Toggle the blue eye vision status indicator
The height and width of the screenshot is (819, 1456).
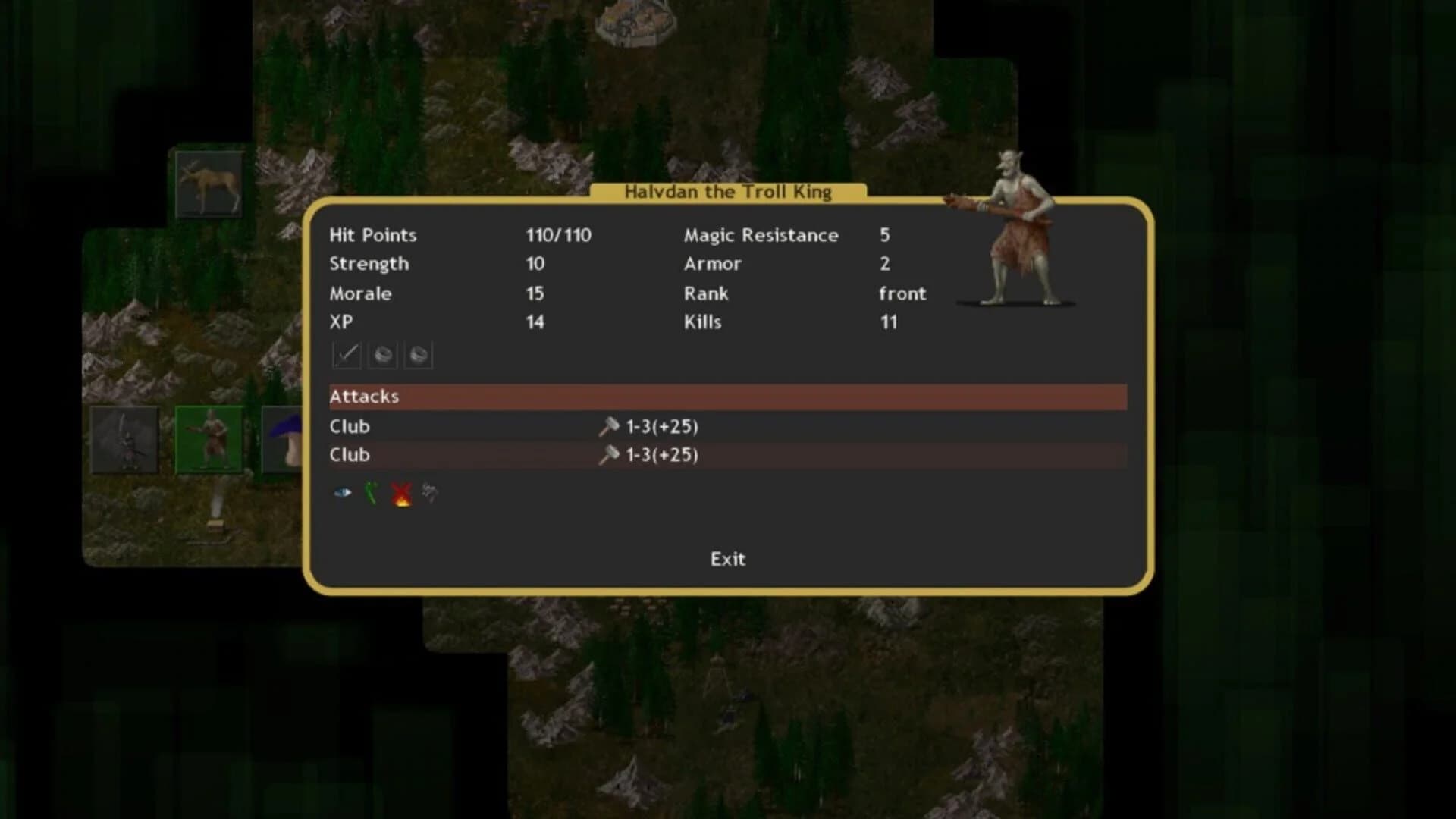point(343,491)
